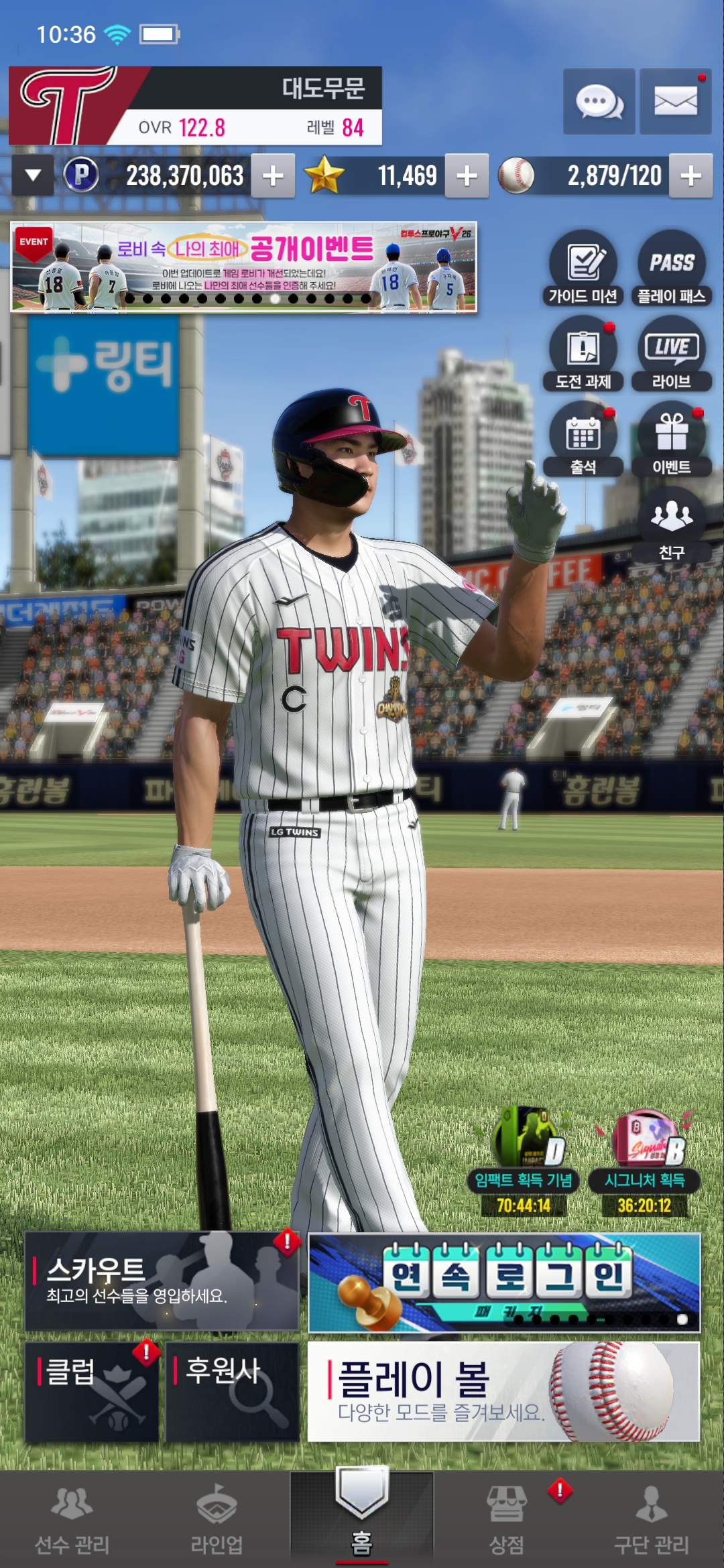Open the 클럽 club panel
This screenshot has width=724, height=1568.
tap(92, 1391)
